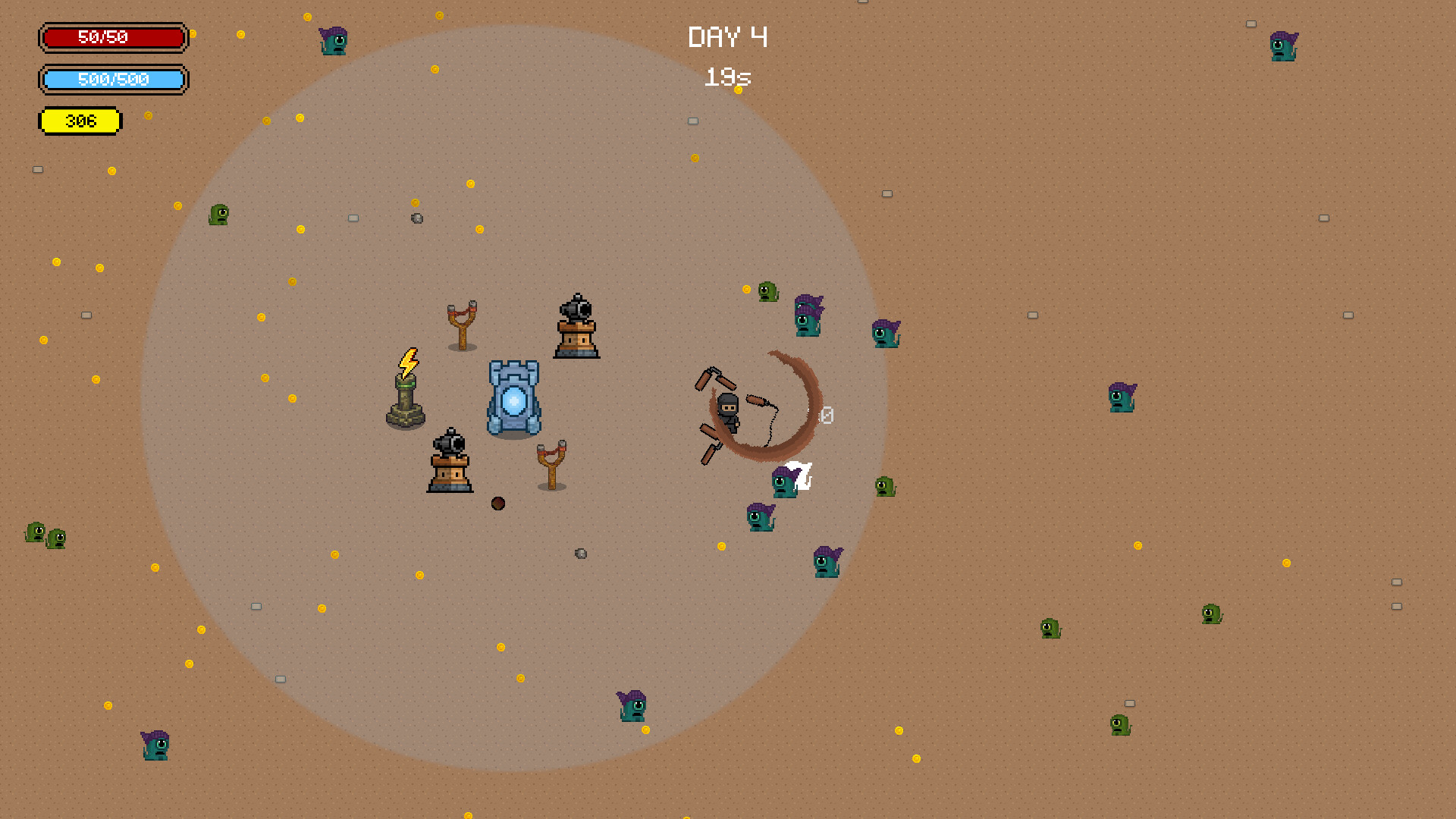Click the red 50/50 health bar
The image size is (1456, 819).
click(114, 37)
